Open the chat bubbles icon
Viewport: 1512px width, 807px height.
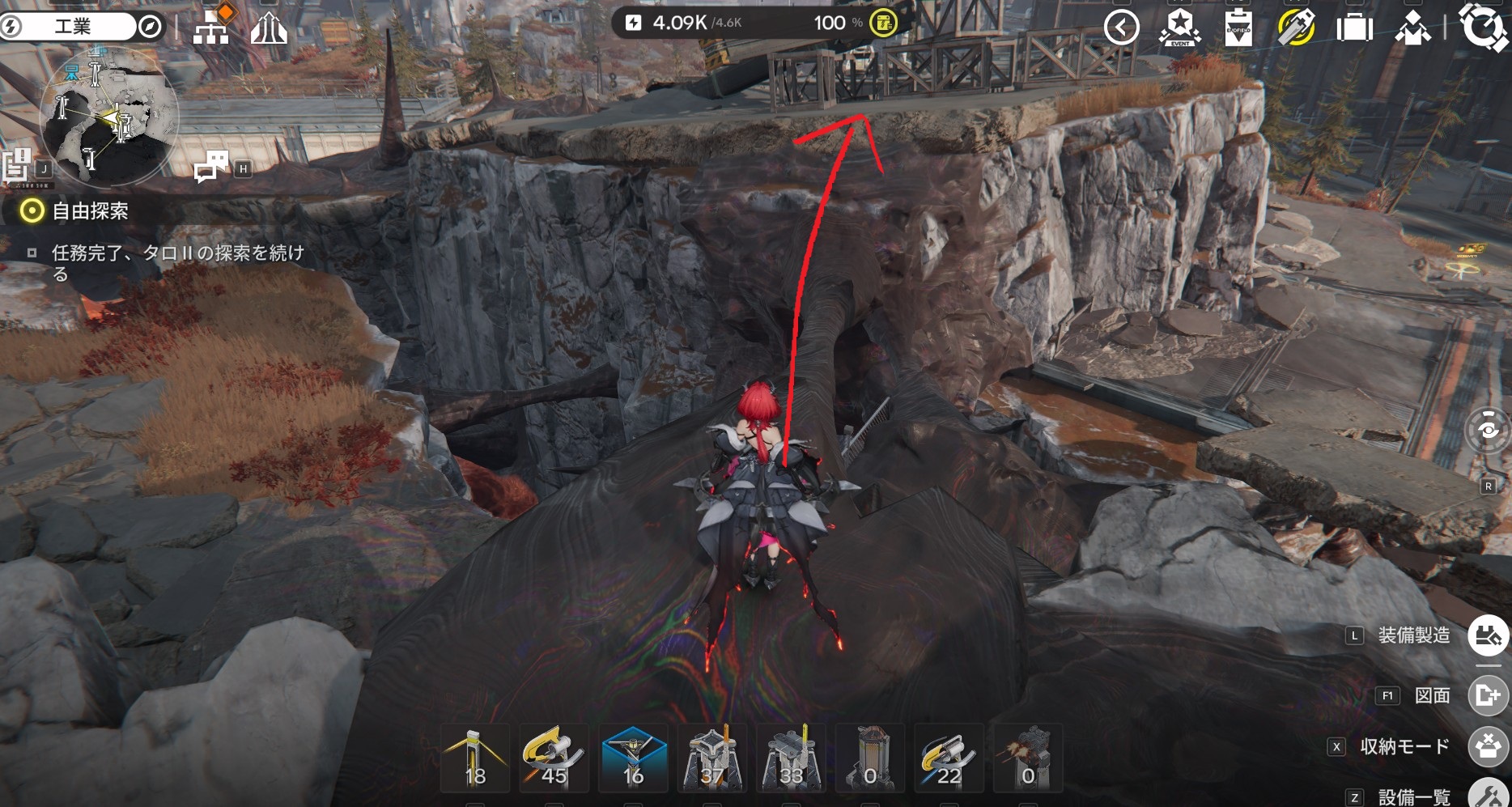[x=211, y=166]
